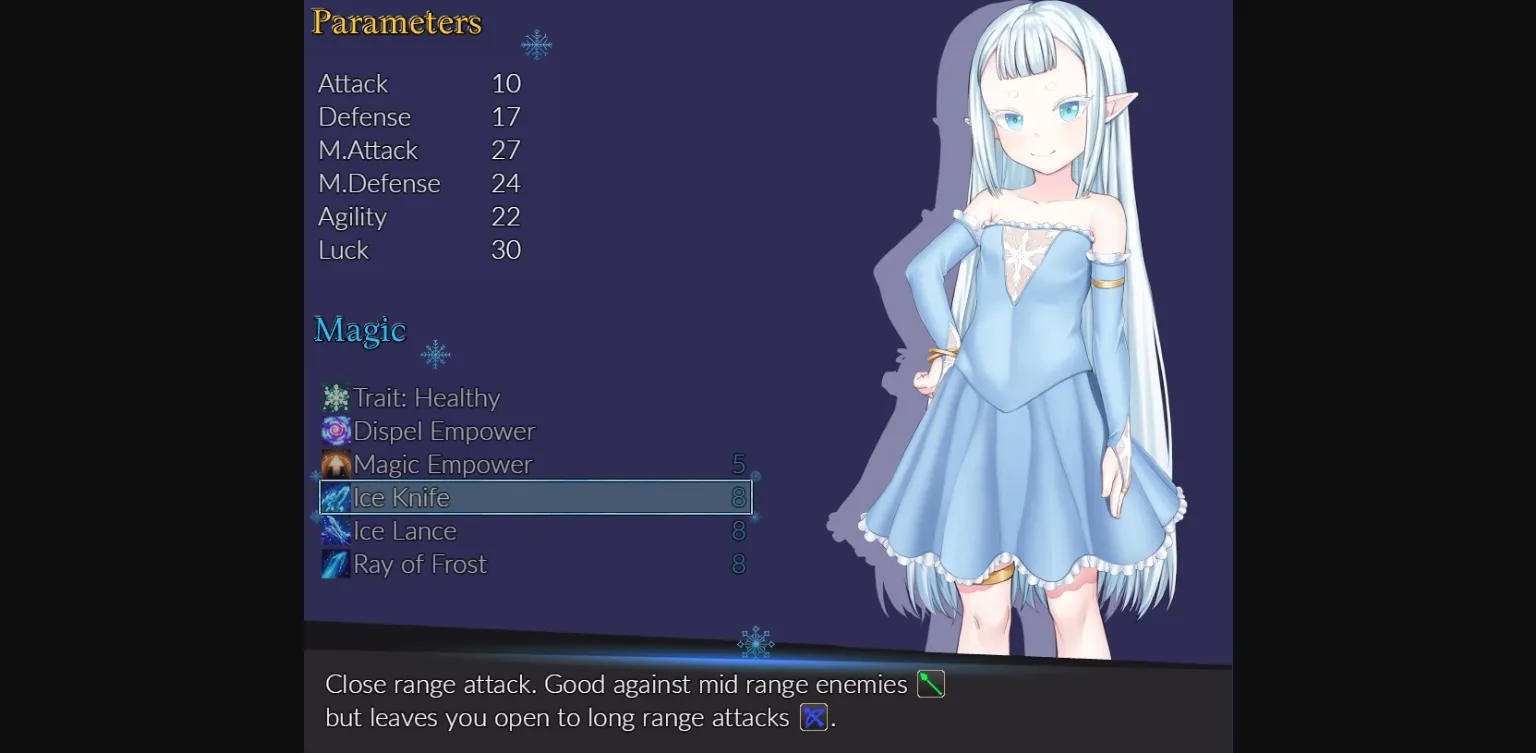Select the Ice Lance skill entry
The image size is (1536, 753).
[405, 530]
